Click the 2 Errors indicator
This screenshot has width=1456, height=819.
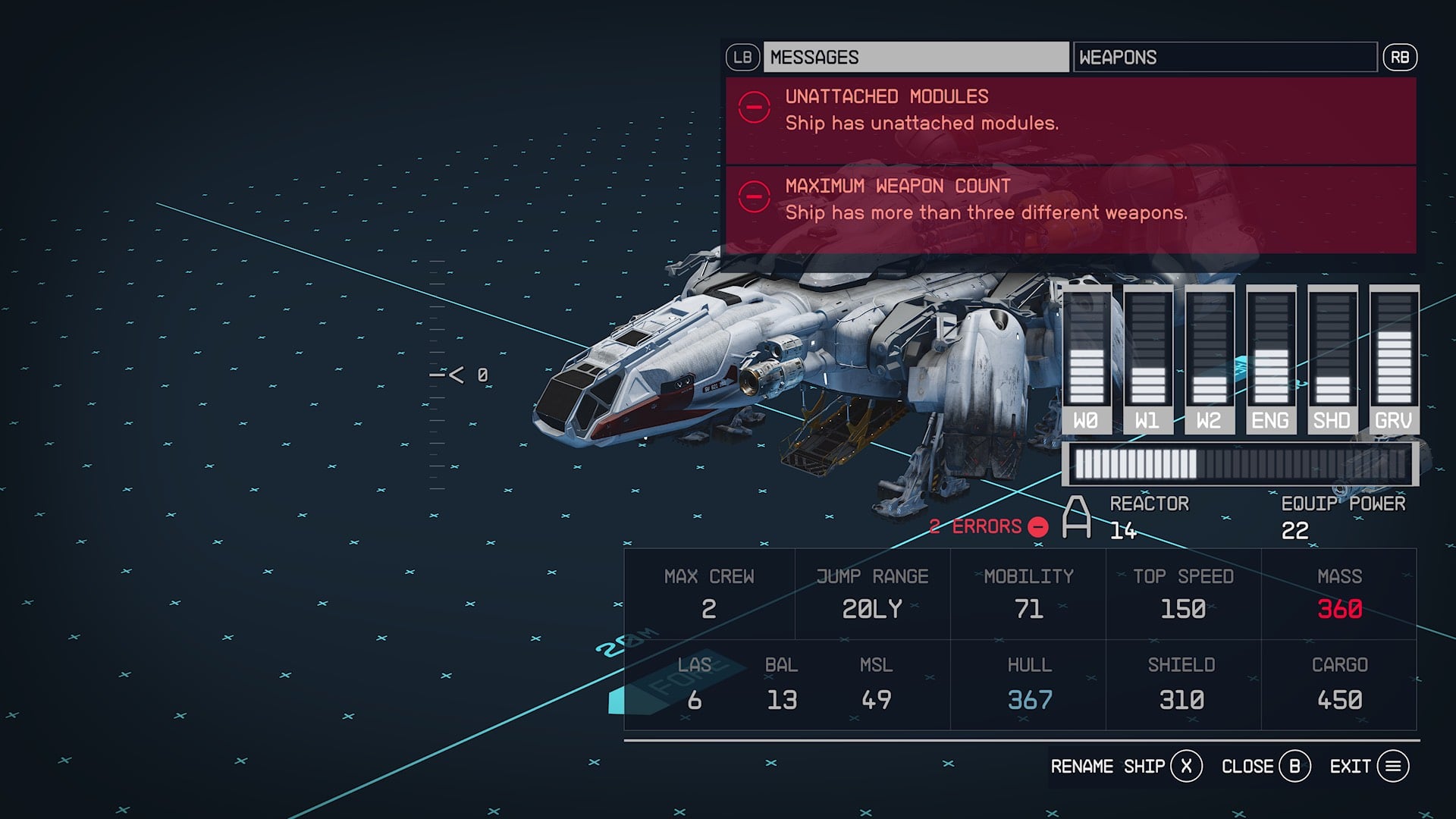click(x=988, y=527)
